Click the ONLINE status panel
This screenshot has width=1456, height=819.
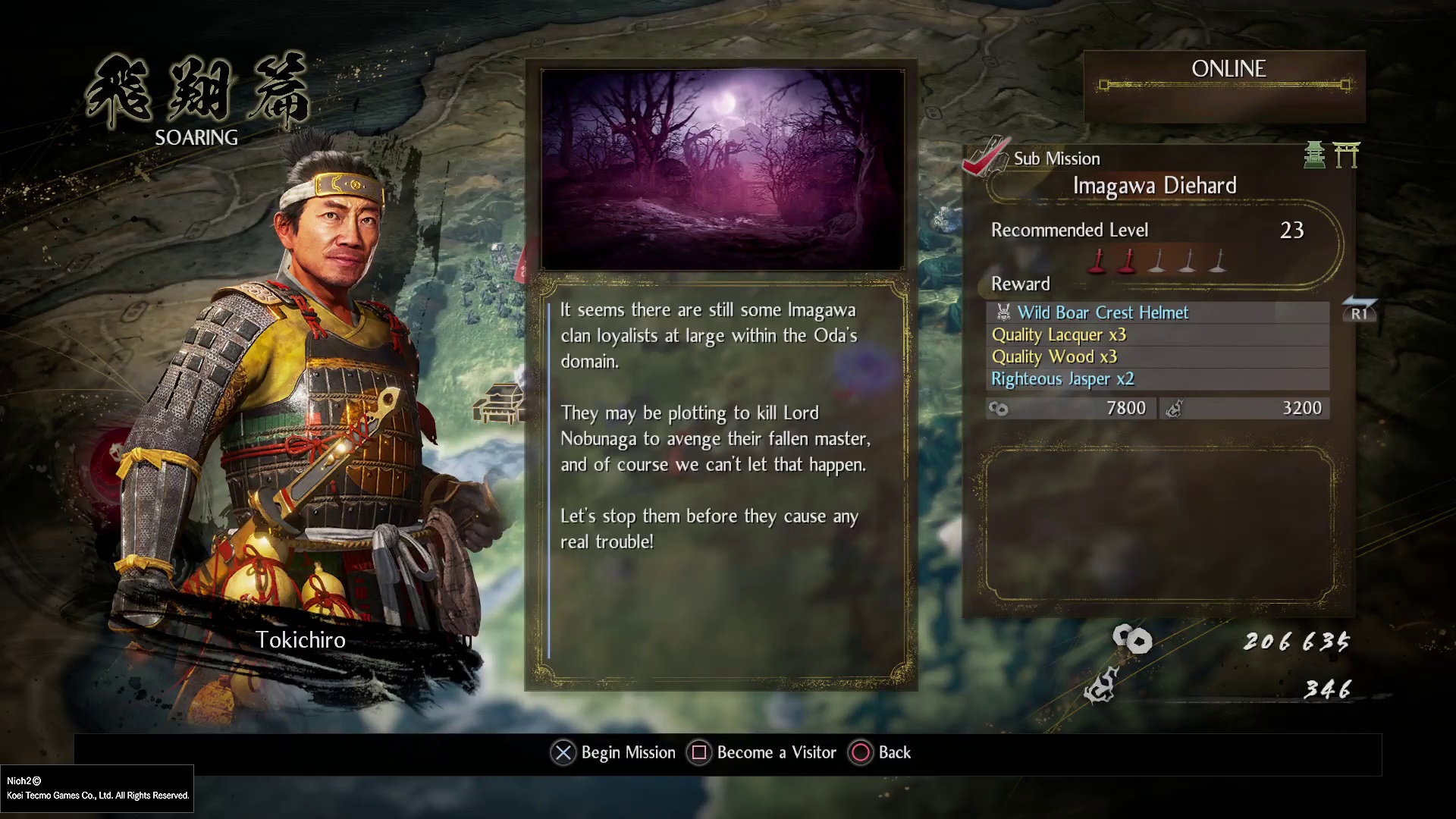click(1225, 77)
